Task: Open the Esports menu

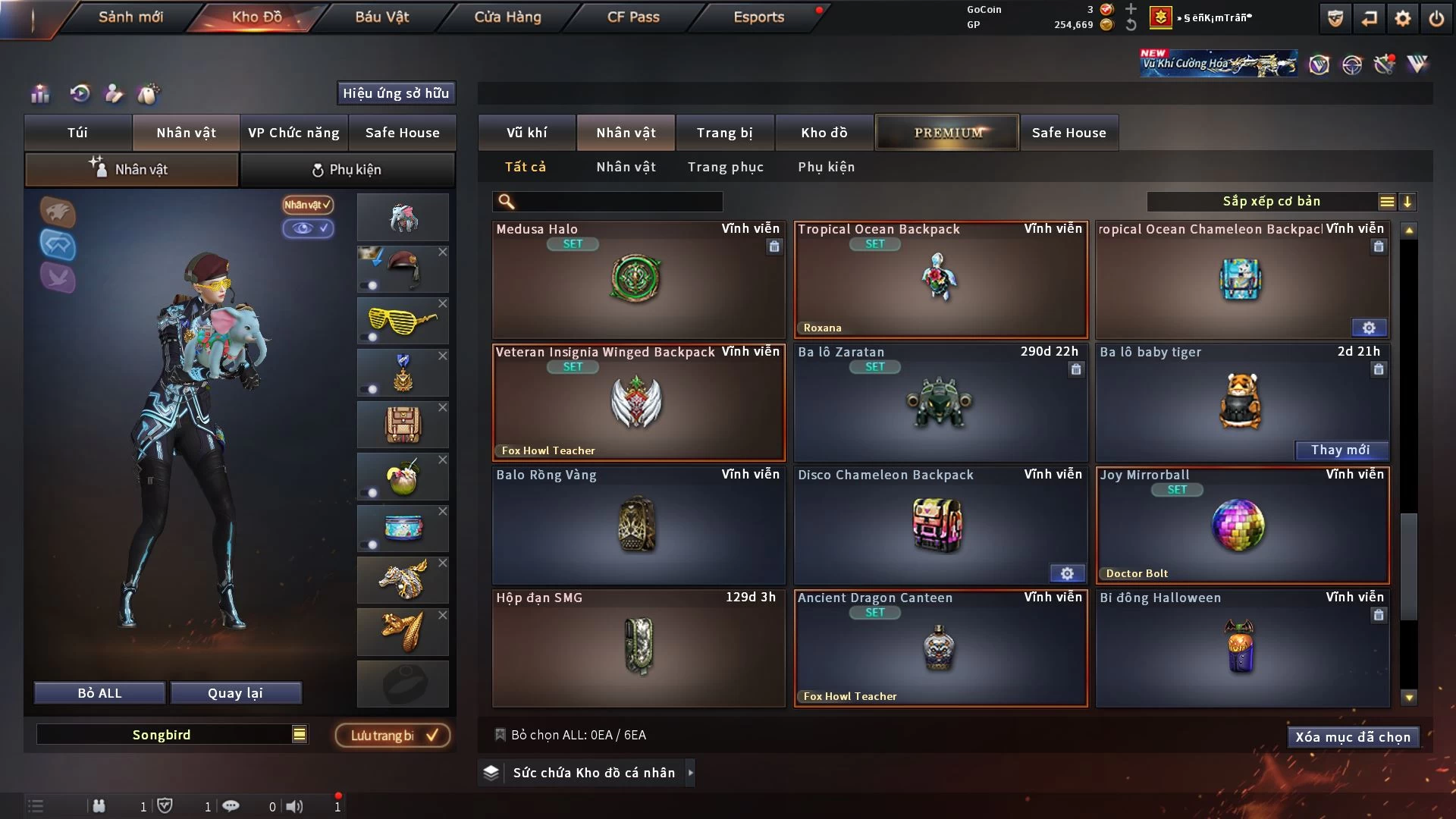Action: 758,17
